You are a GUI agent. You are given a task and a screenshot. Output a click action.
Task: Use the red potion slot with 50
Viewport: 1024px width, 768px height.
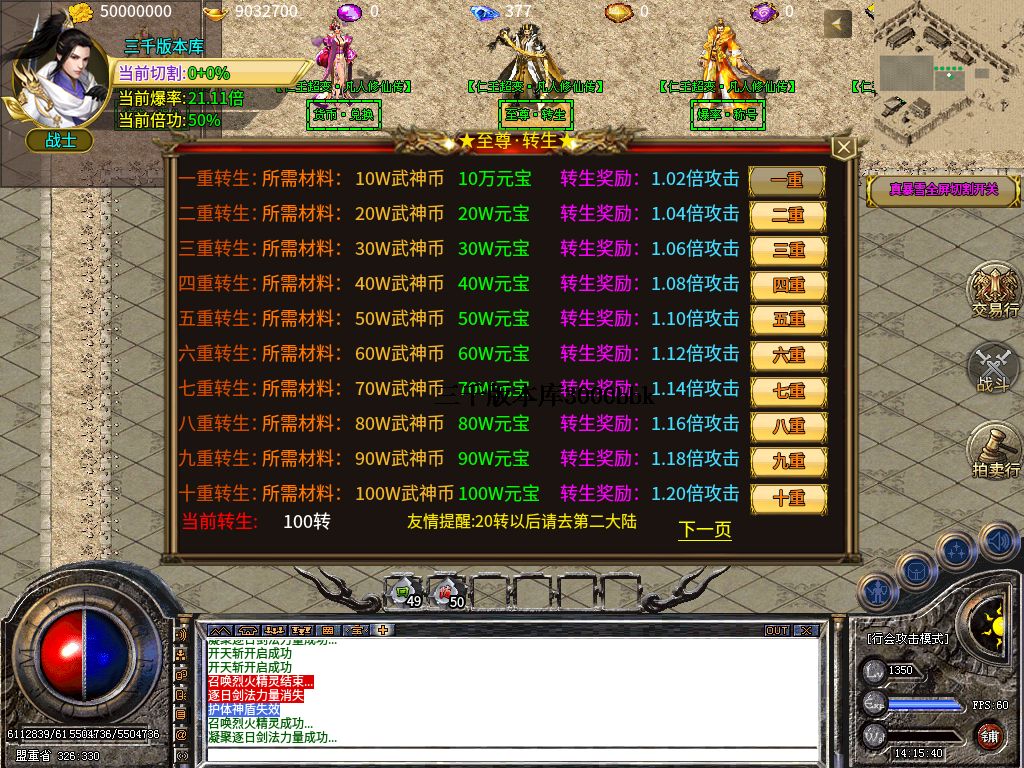pyautogui.click(x=448, y=592)
